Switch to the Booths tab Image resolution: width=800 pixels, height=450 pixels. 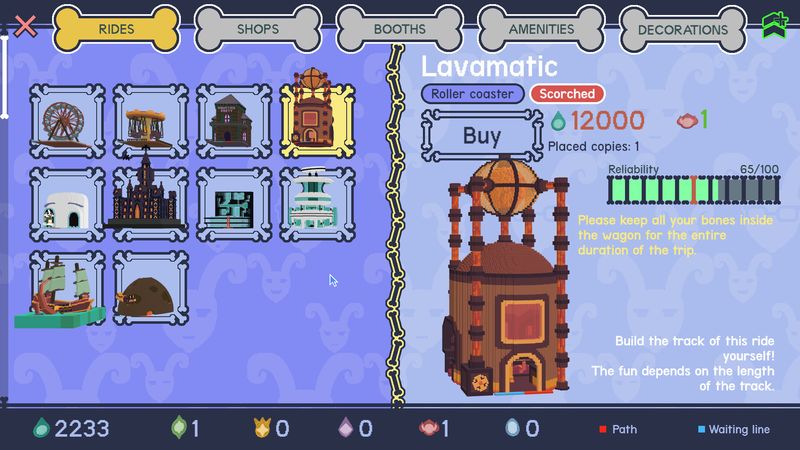point(400,29)
